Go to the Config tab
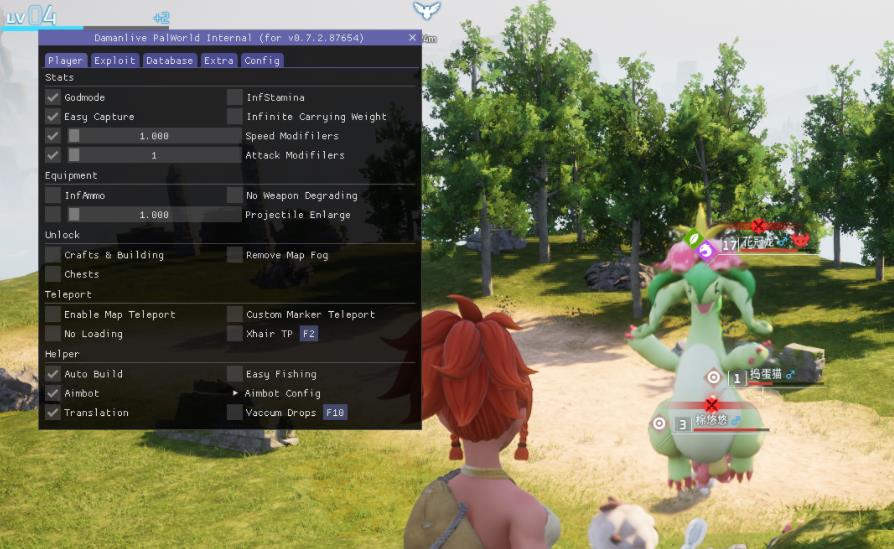This screenshot has width=894, height=549. click(262, 60)
